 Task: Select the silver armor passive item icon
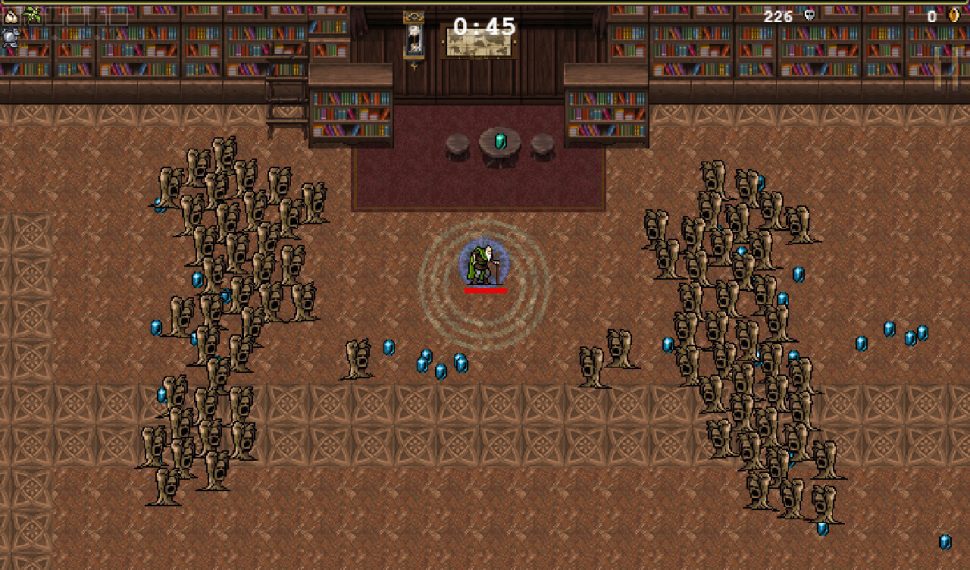[x=11, y=39]
